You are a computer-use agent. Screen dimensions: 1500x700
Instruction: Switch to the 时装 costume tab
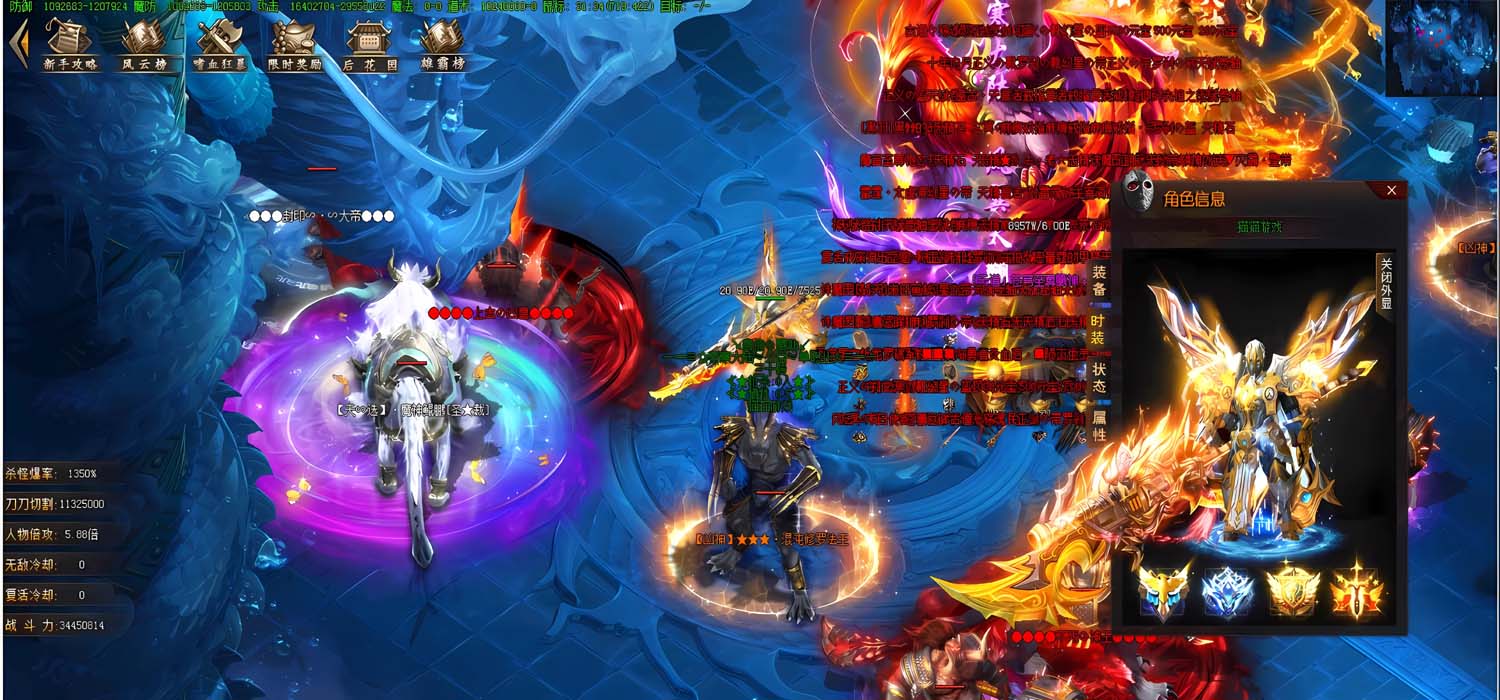click(x=1099, y=329)
